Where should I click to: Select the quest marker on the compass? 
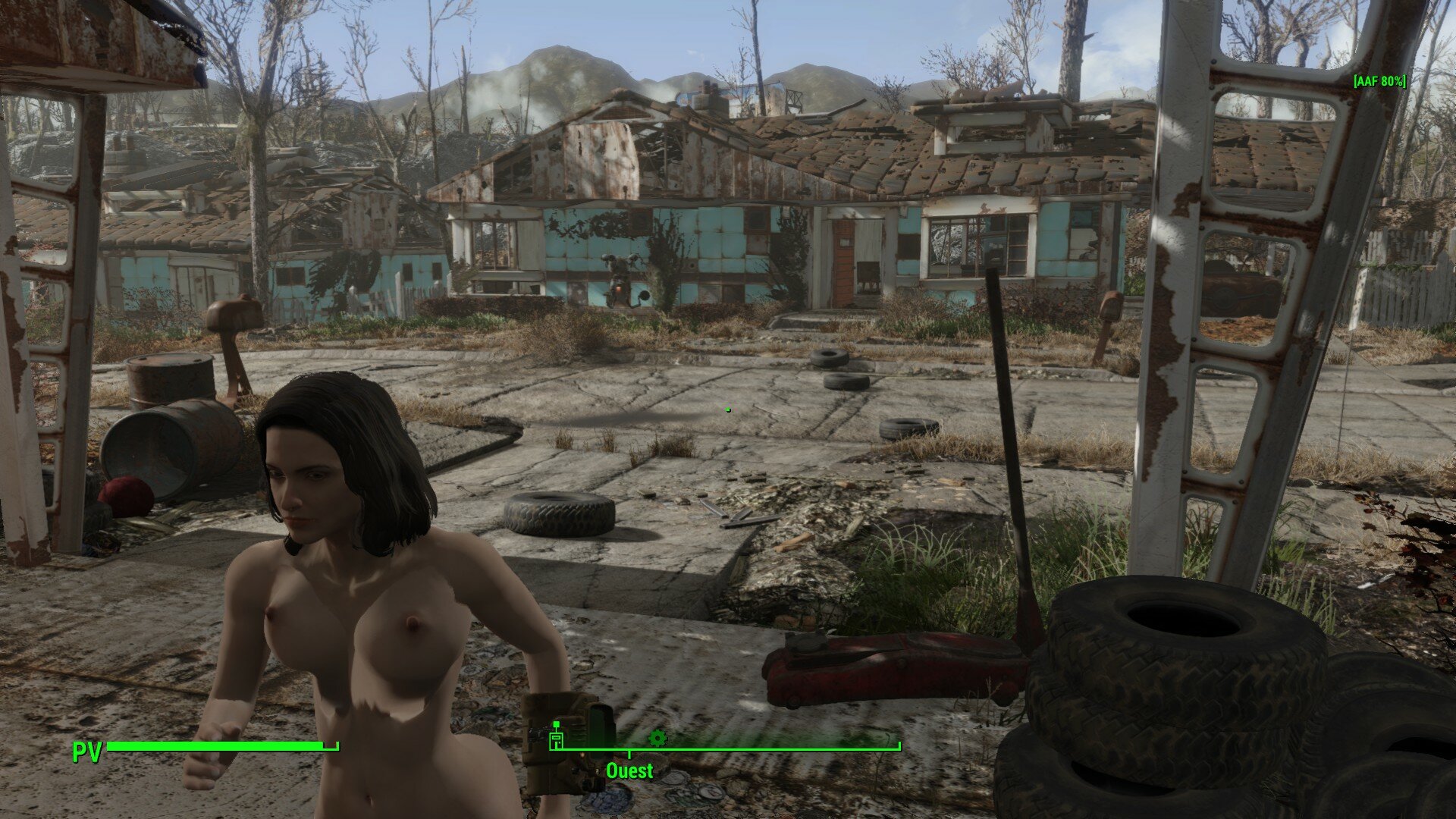coord(556,737)
